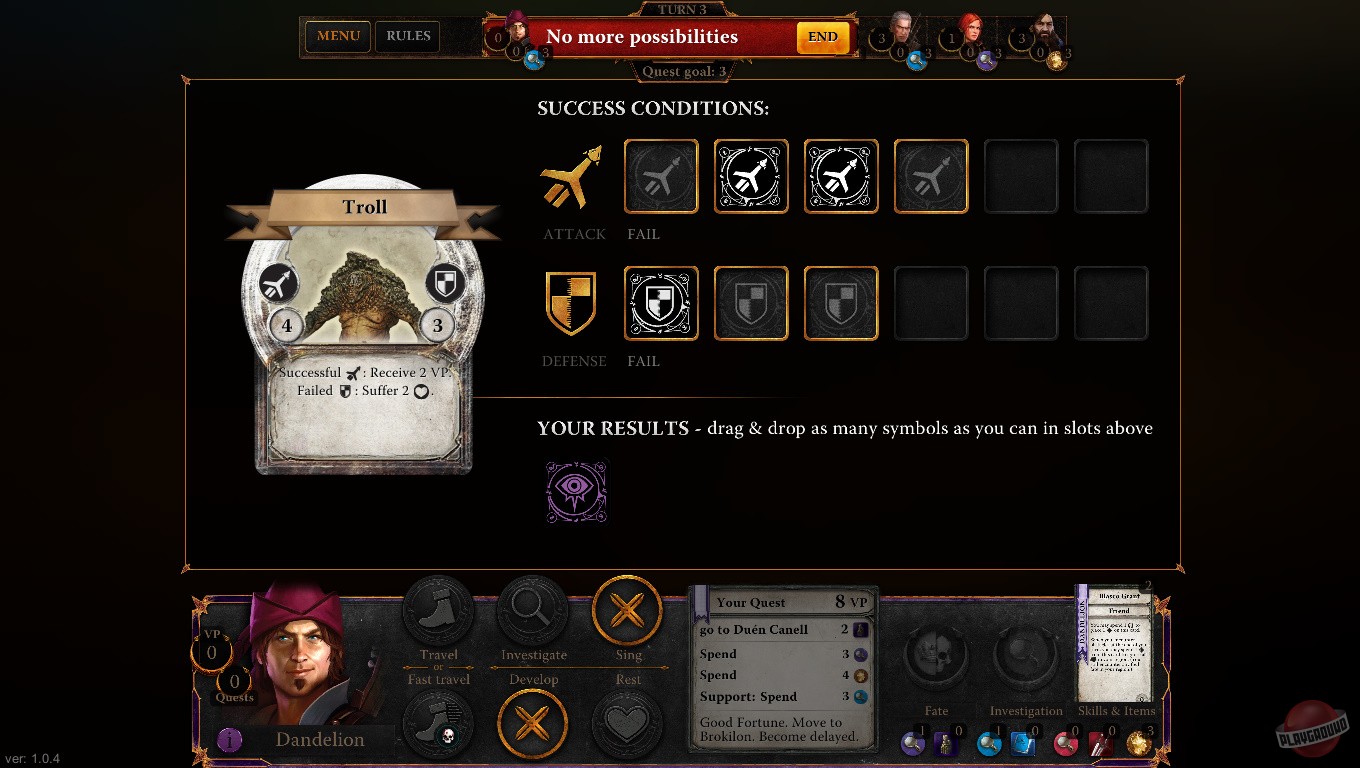Click the skull boot action icon
This screenshot has width=1360, height=768.
click(x=439, y=724)
